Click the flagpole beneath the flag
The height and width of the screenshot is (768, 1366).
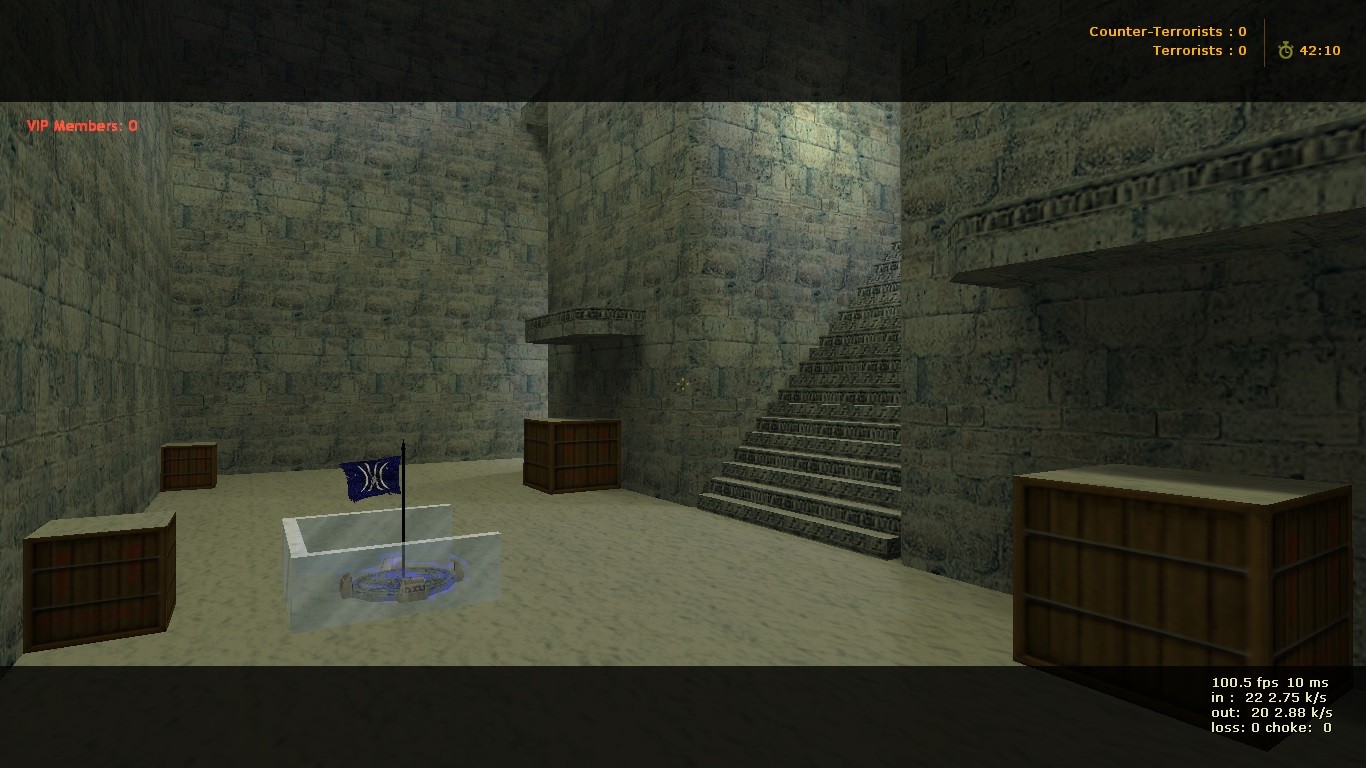[402, 510]
